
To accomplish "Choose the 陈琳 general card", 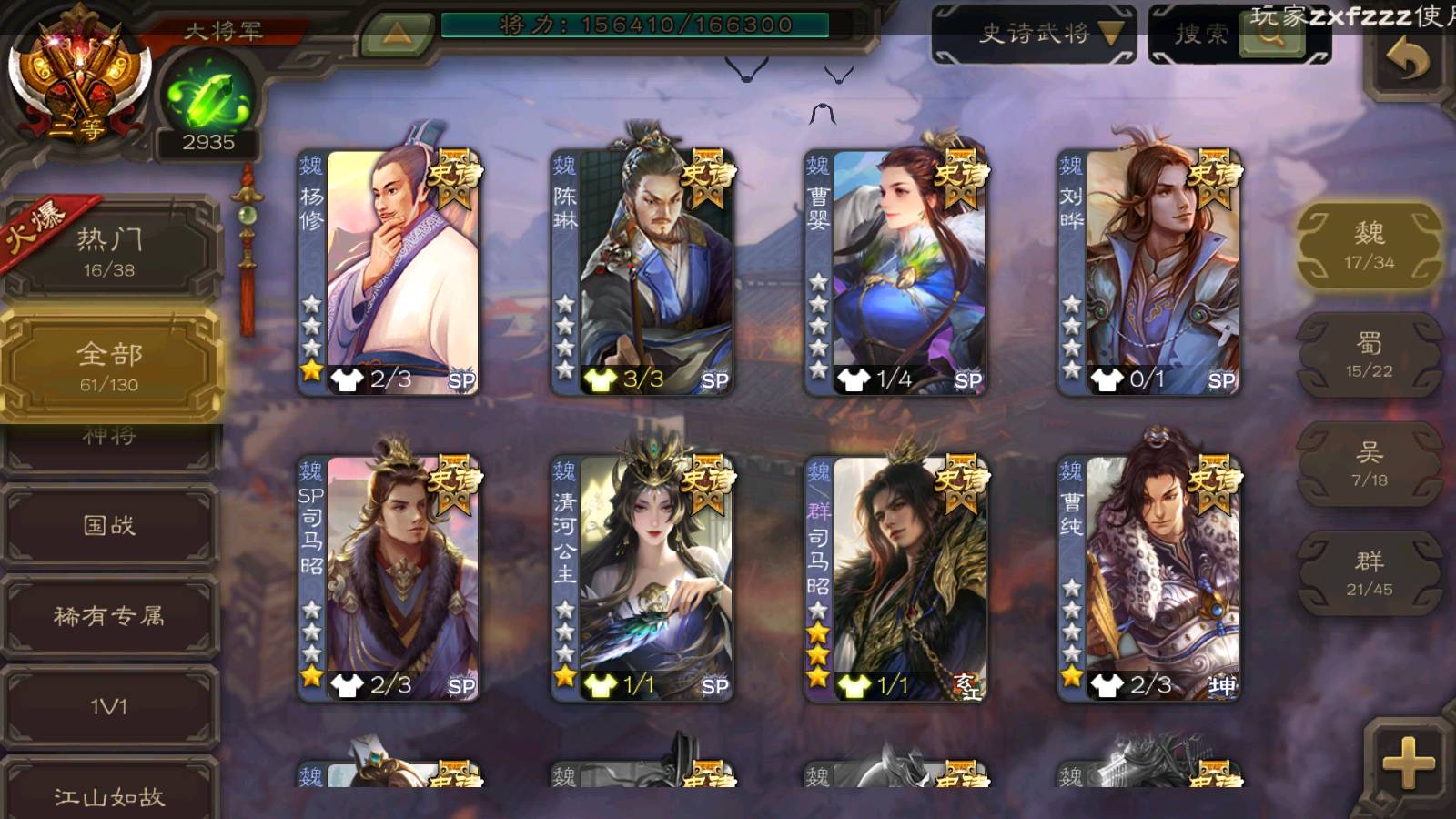I will click(642, 272).
